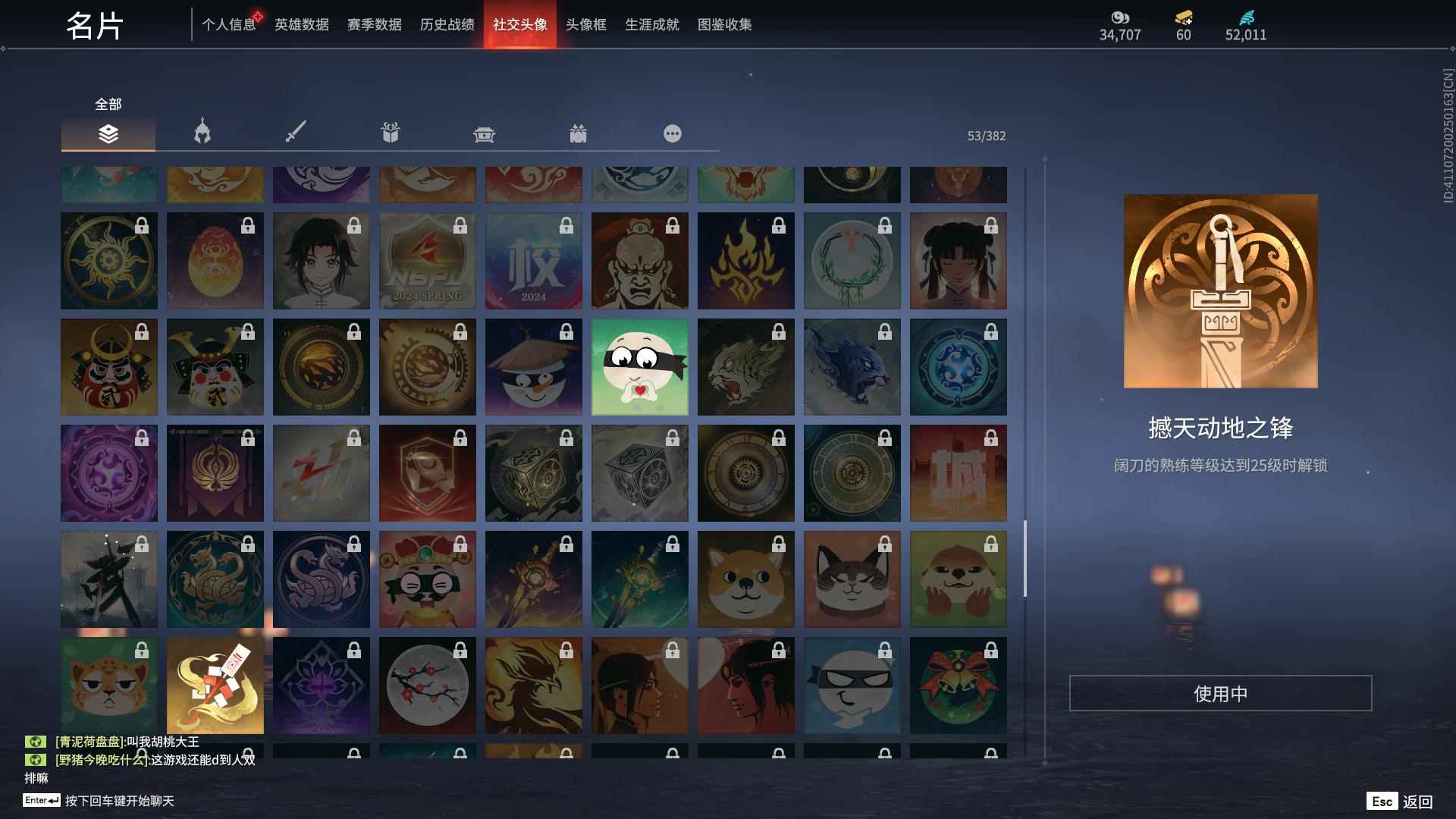1456x819 pixels.
Task: Open the gift-book avatar category filter
Action: [x=389, y=133]
